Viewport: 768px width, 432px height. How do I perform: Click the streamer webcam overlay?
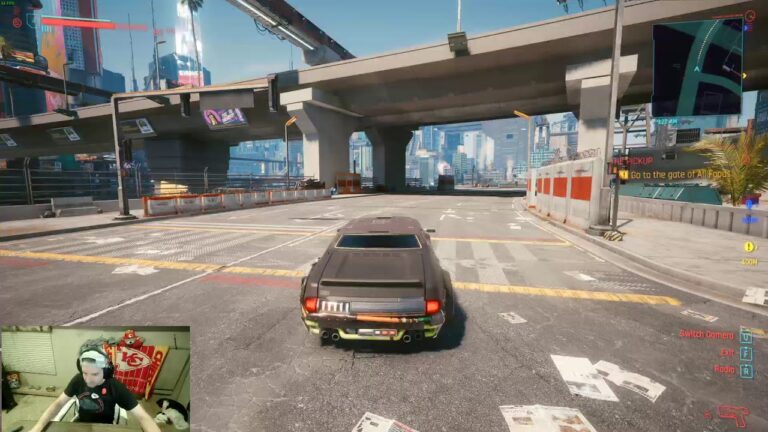tap(95, 379)
